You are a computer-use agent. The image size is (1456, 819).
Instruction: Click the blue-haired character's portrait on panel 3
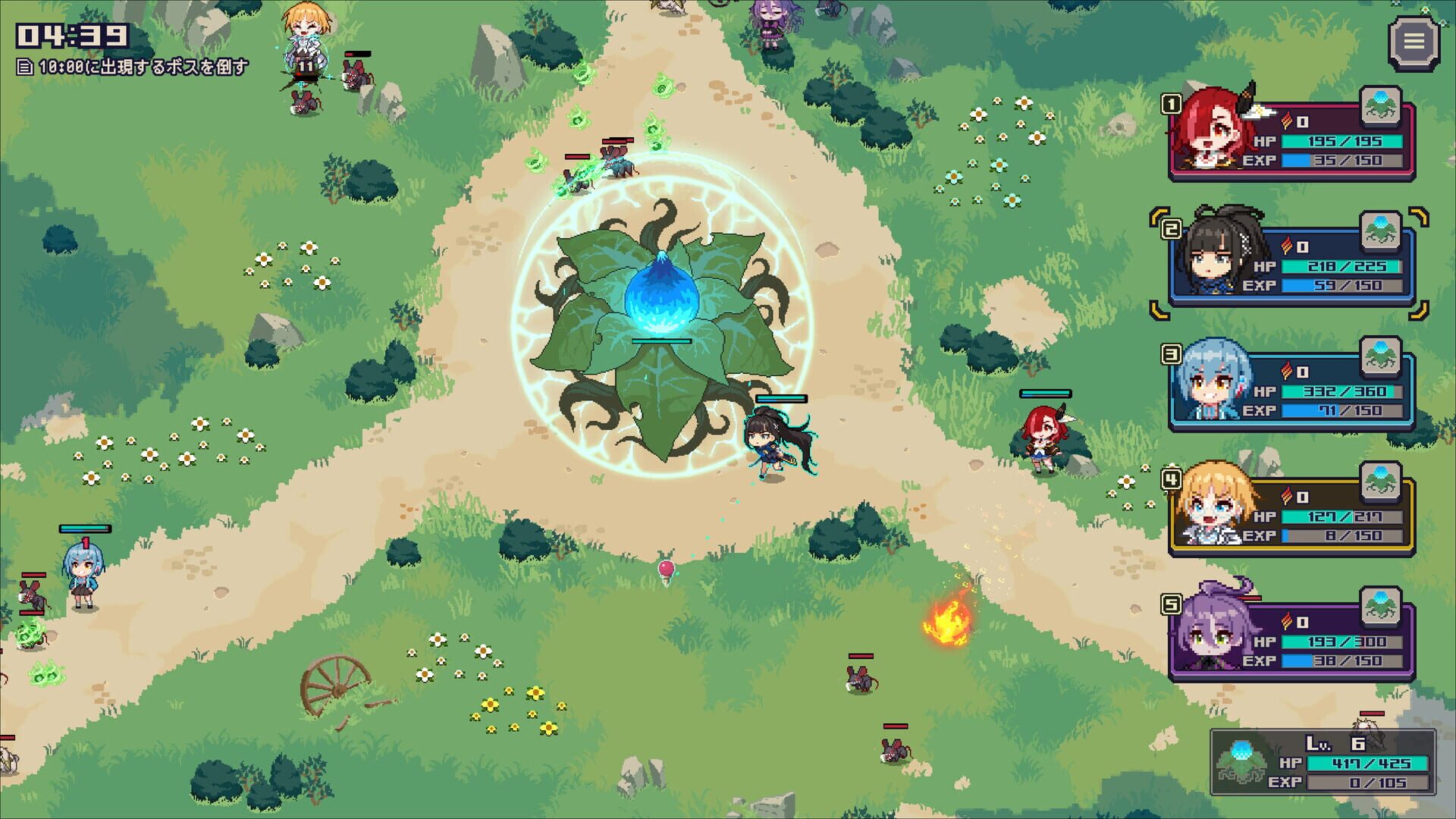pyautogui.click(x=1211, y=377)
